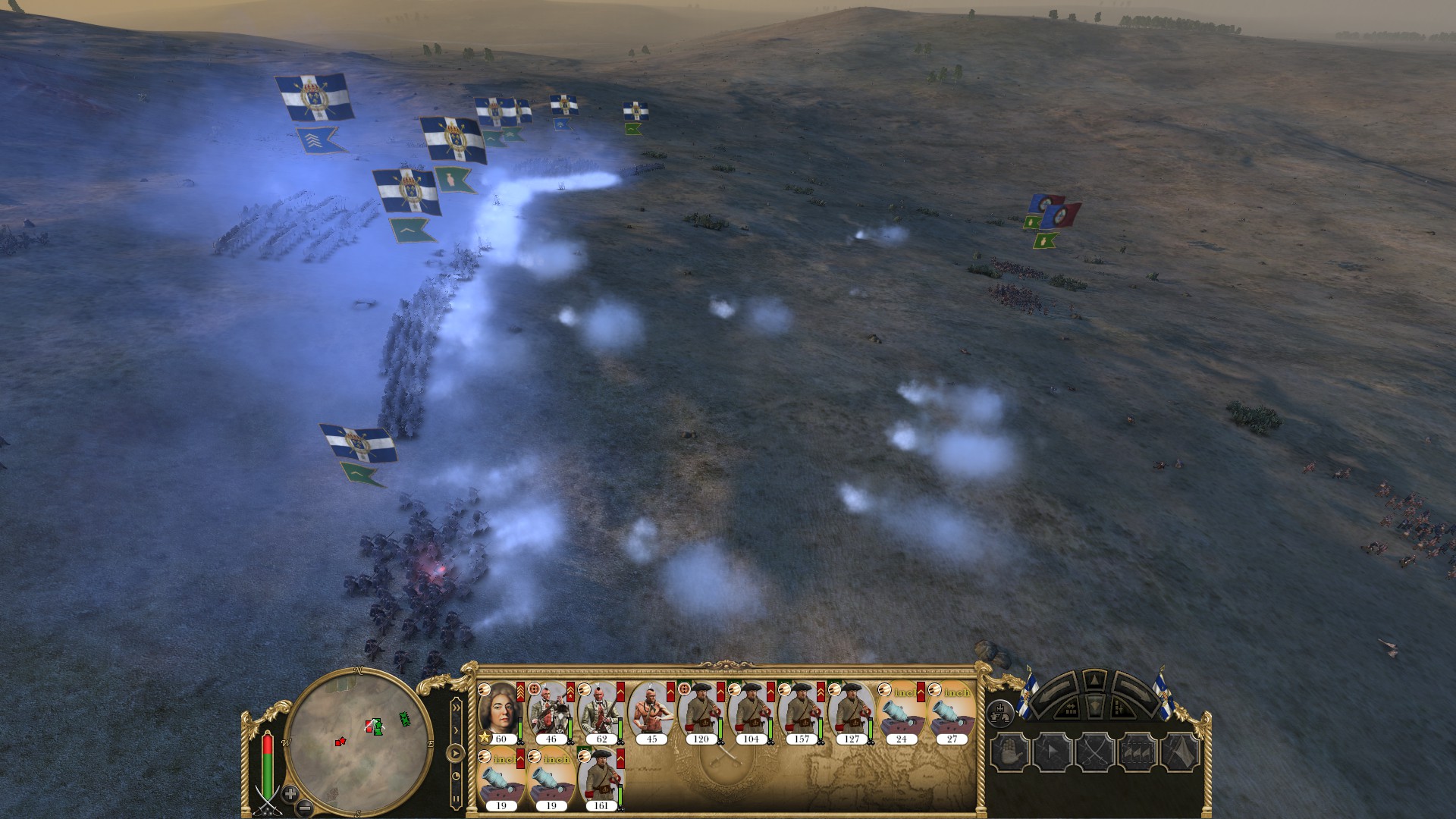Zoom in the minimap with the plus button

[290, 794]
